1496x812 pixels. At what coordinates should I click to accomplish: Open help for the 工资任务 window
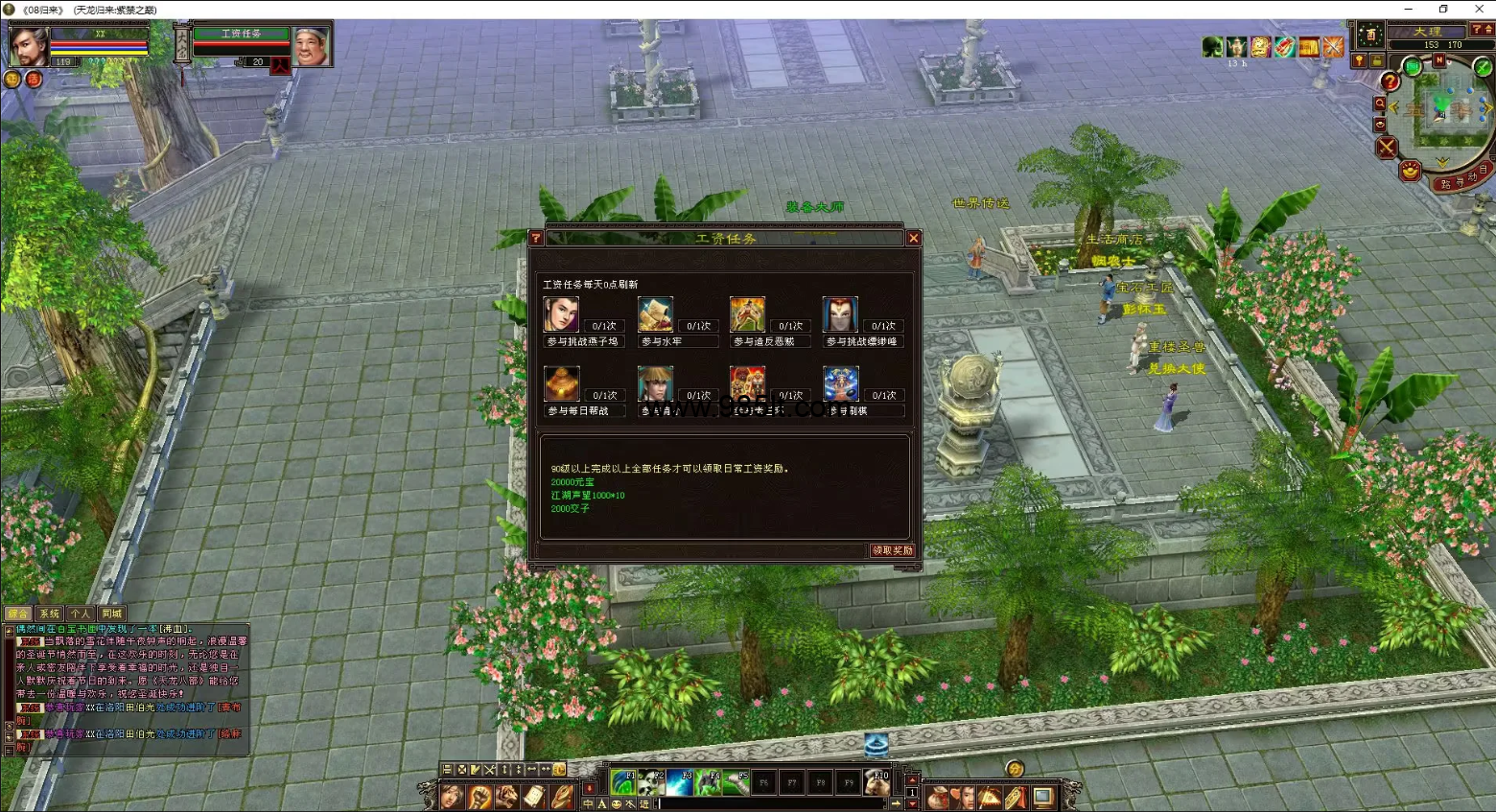(x=536, y=239)
